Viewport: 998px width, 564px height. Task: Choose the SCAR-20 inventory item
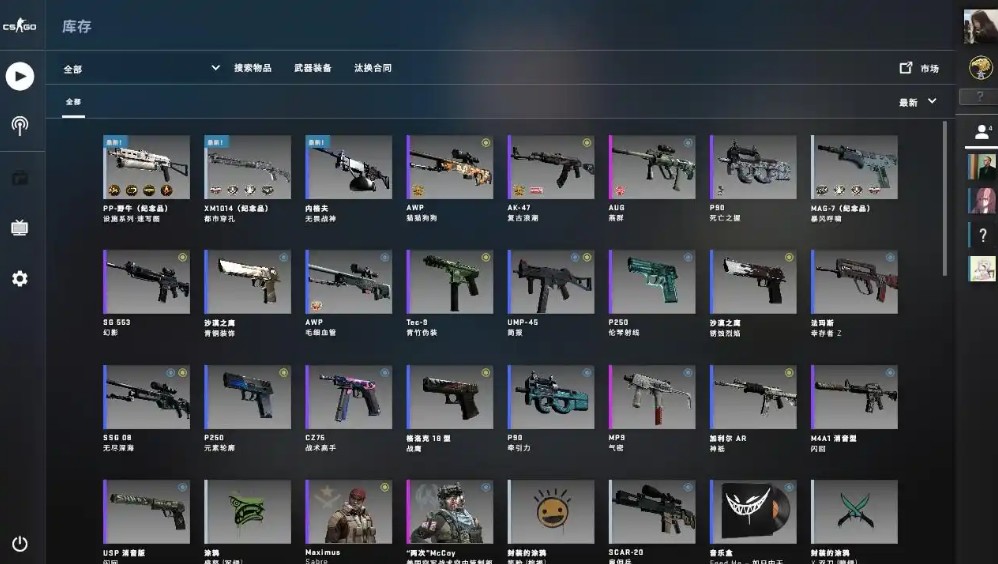(652, 512)
